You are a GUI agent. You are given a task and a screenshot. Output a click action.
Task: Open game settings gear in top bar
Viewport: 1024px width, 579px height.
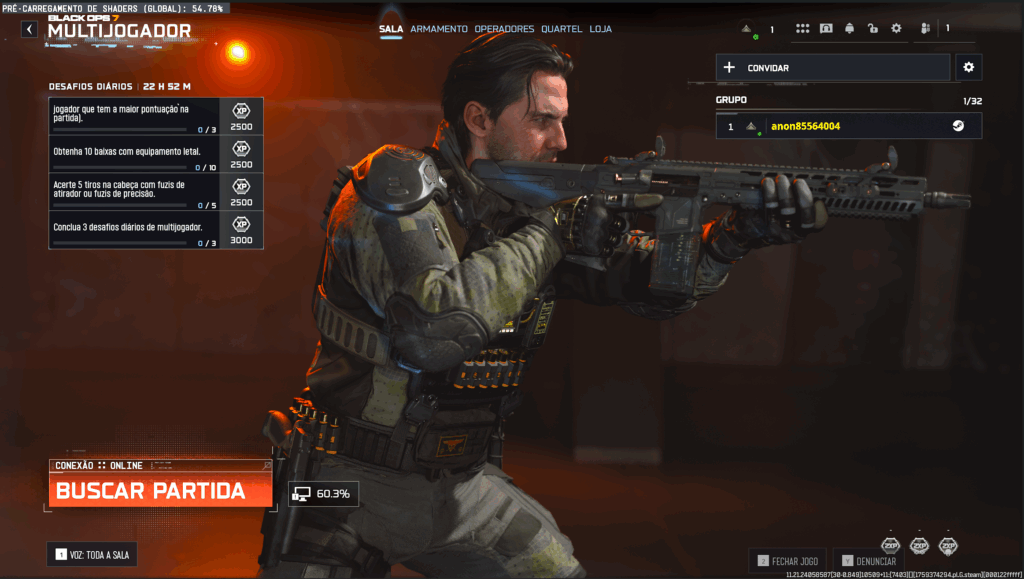tap(896, 29)
